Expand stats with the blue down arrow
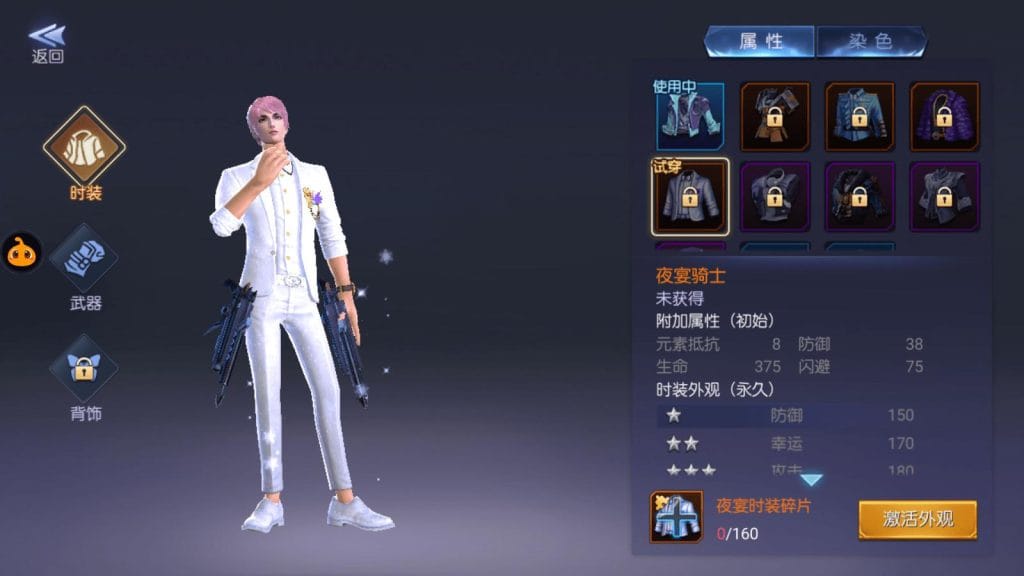Viewport: 1024px width, 576px height. pyautogui.click(x=811, y=480)
